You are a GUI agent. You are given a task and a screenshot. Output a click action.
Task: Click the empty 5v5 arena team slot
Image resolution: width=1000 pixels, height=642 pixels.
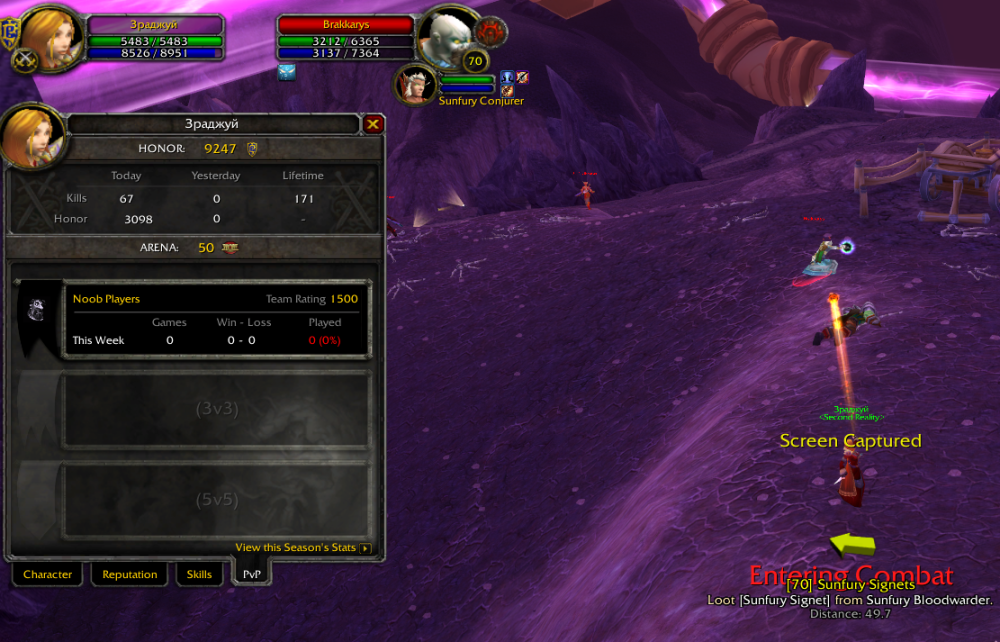[x=215, y=499]
